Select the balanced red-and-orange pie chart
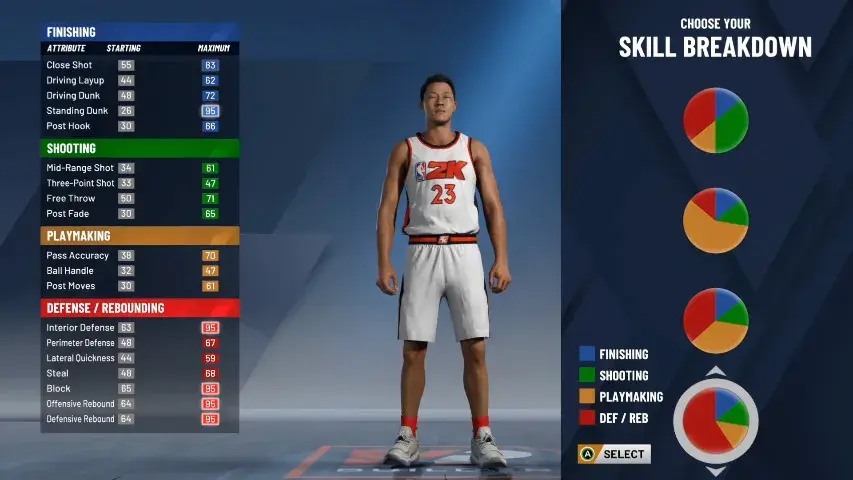This screenshot has height=480, width=853. click(715, 320)
